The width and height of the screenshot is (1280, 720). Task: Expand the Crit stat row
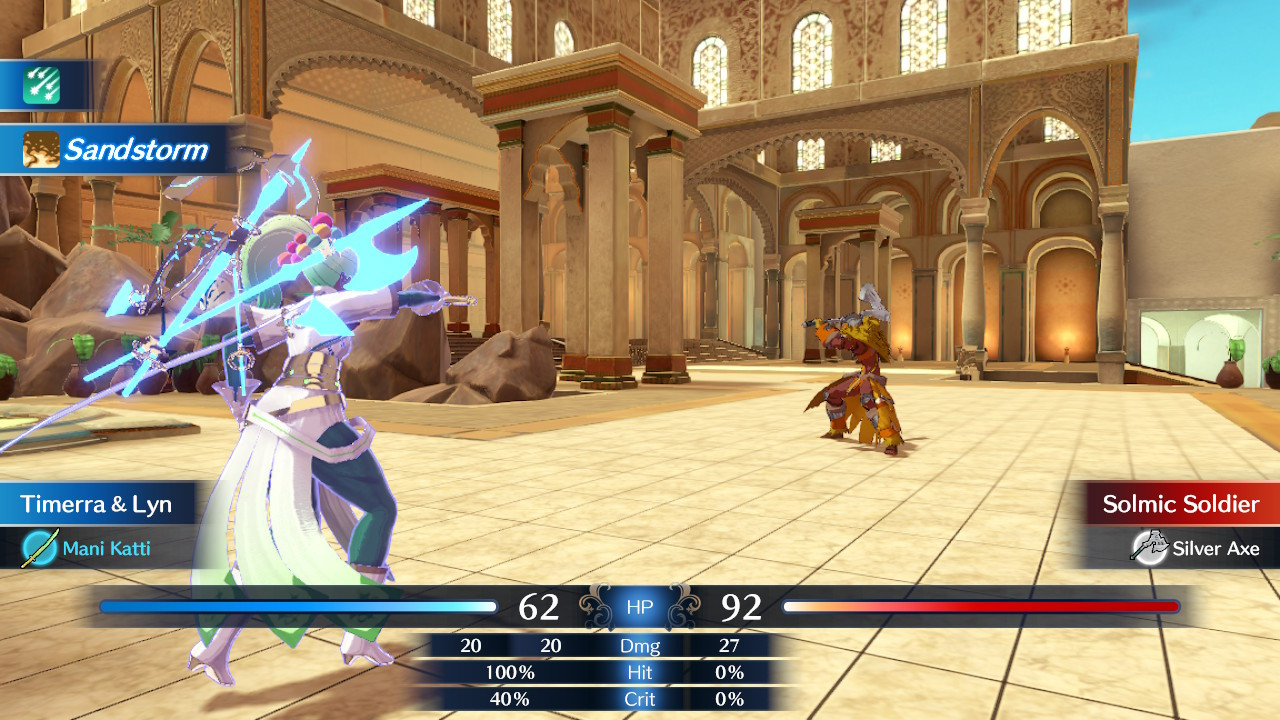pyautogui.click(x=640, y=699)
